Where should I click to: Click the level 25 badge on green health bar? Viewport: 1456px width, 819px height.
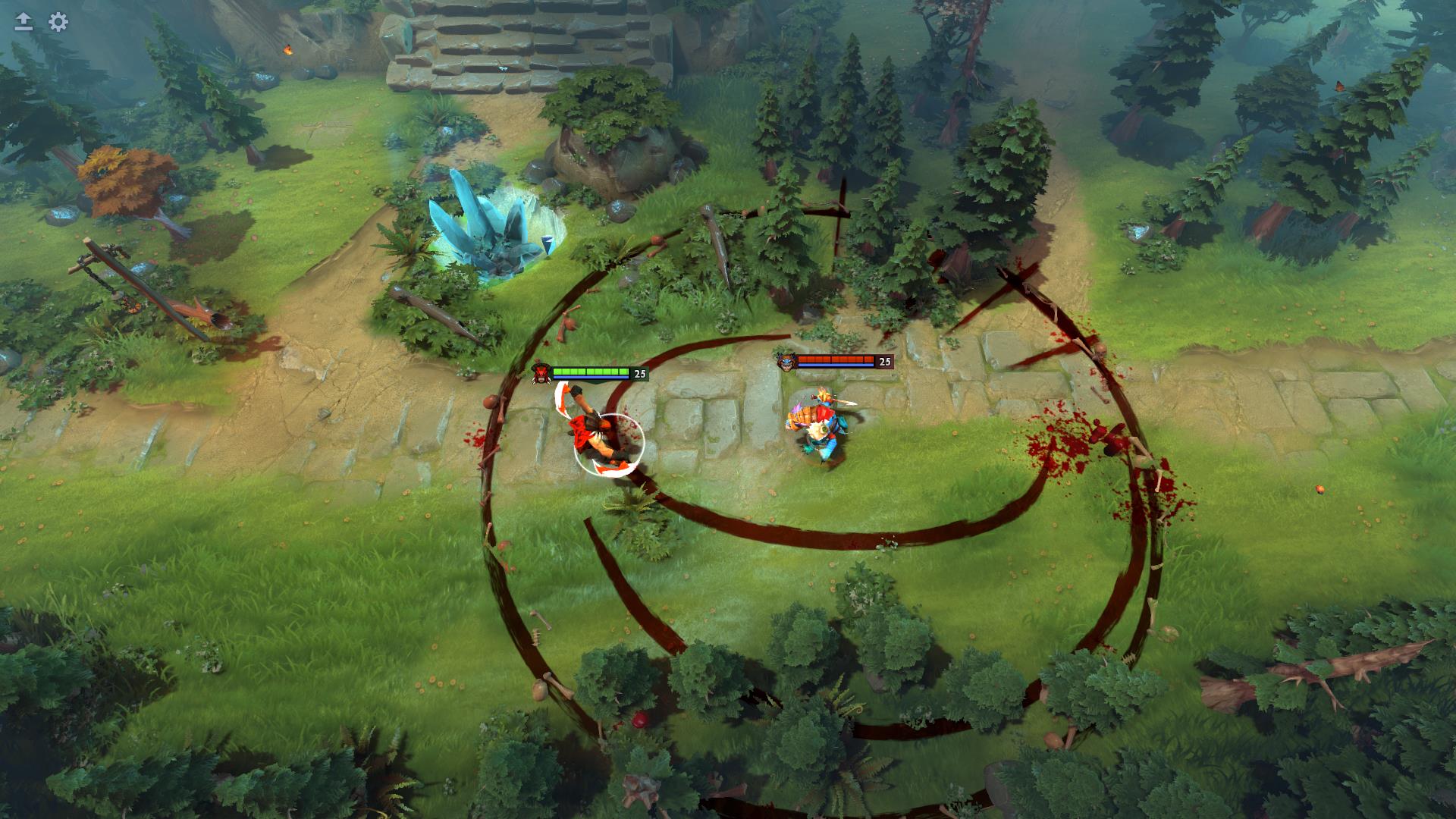[639, 372]
